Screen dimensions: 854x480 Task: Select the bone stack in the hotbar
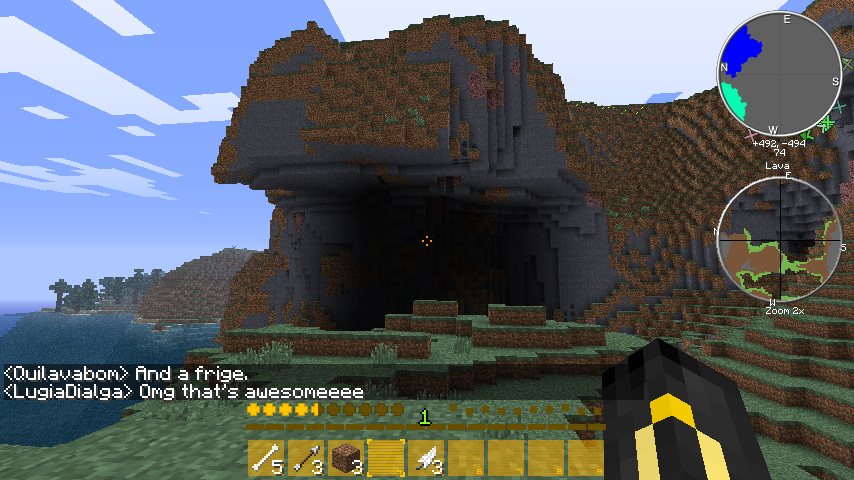[265, 458]
